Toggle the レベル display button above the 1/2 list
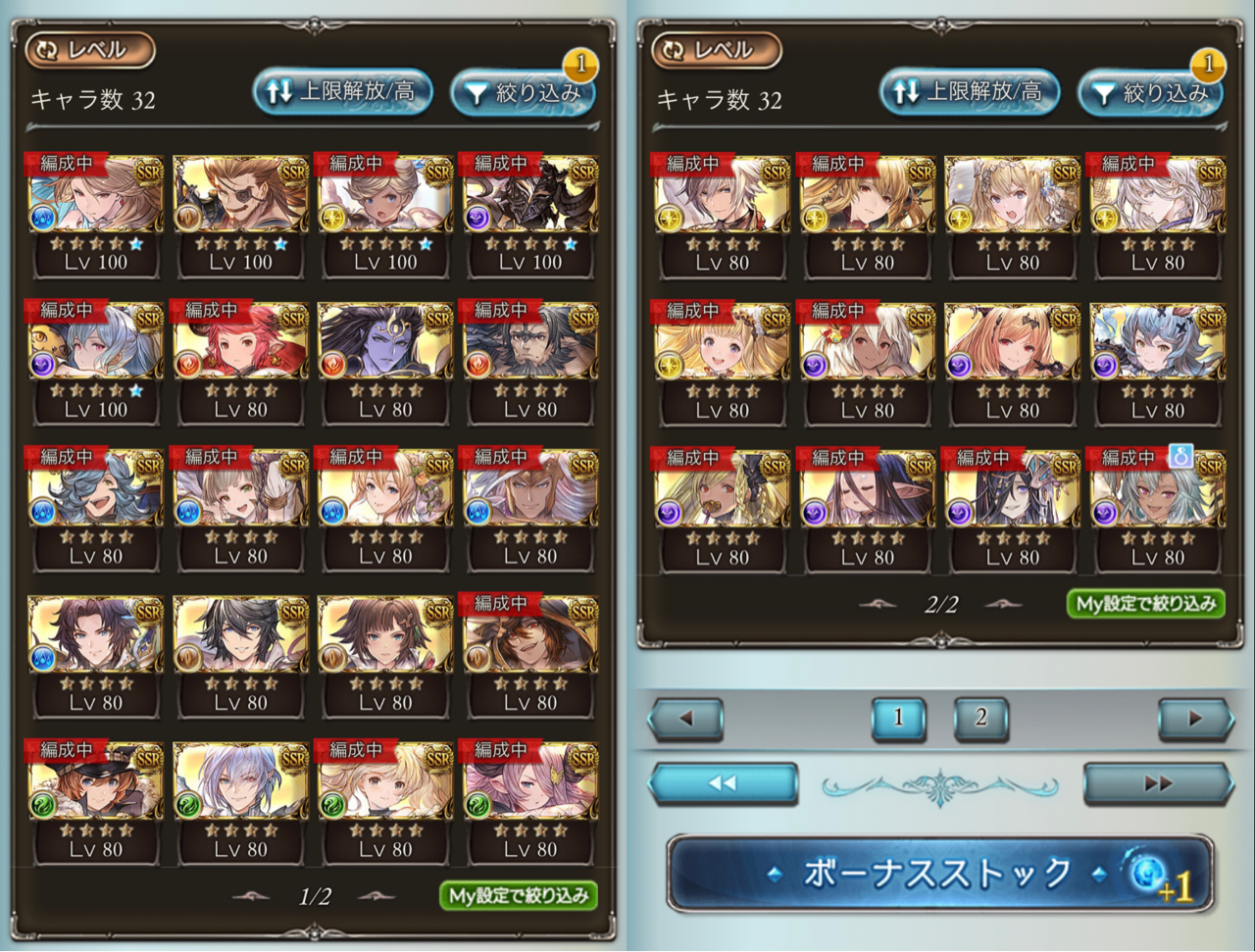Viewport: 1255px width, 952px height. pyautogui.click(x=90, y=50)
